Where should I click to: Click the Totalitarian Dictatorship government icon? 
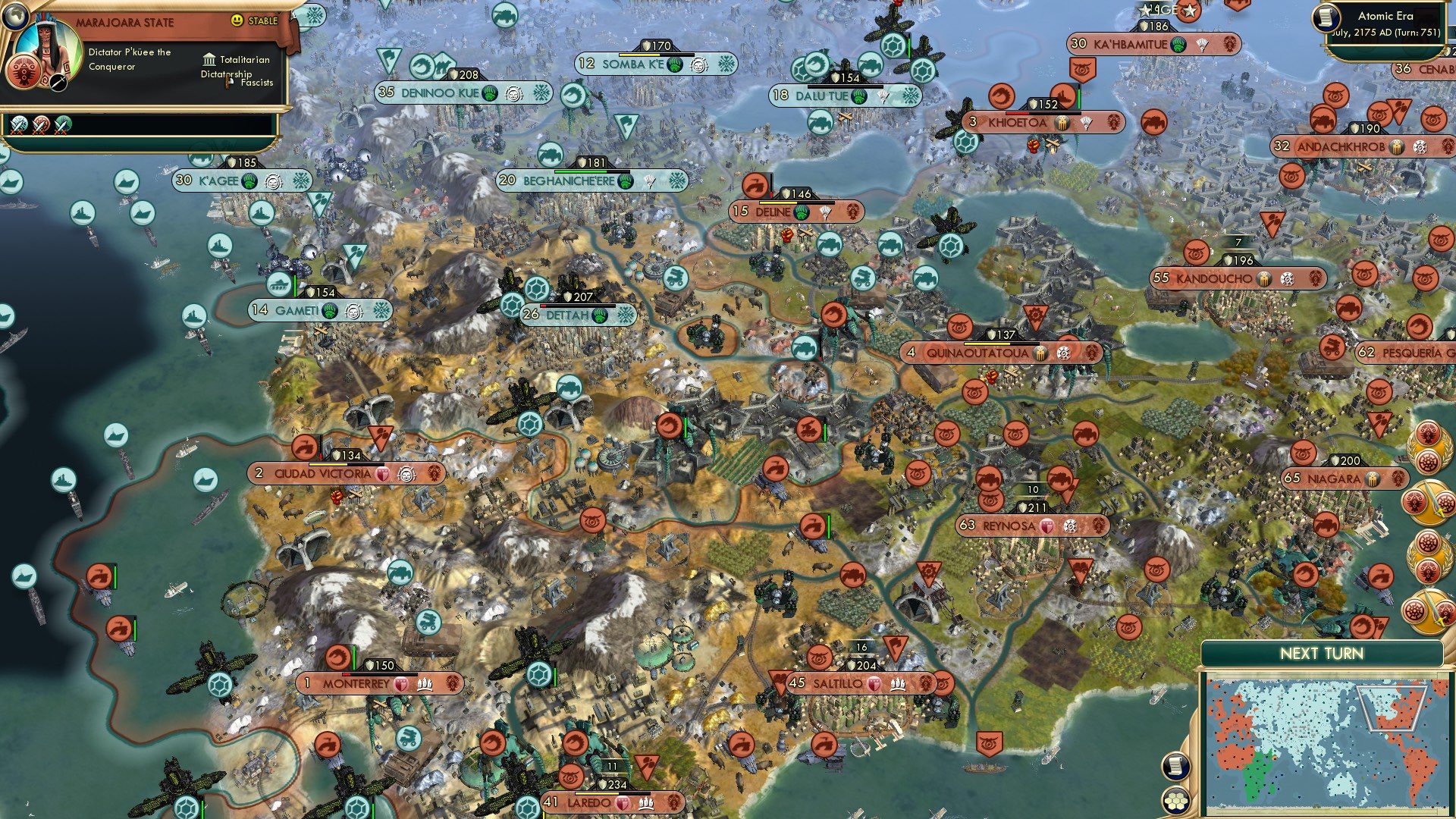[209, 61]
